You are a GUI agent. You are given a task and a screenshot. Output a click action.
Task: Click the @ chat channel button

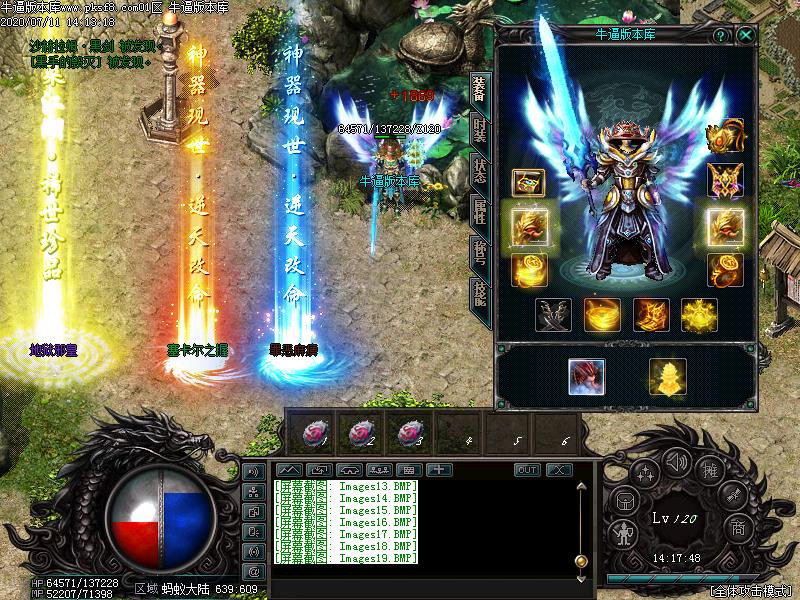(253, 571)
